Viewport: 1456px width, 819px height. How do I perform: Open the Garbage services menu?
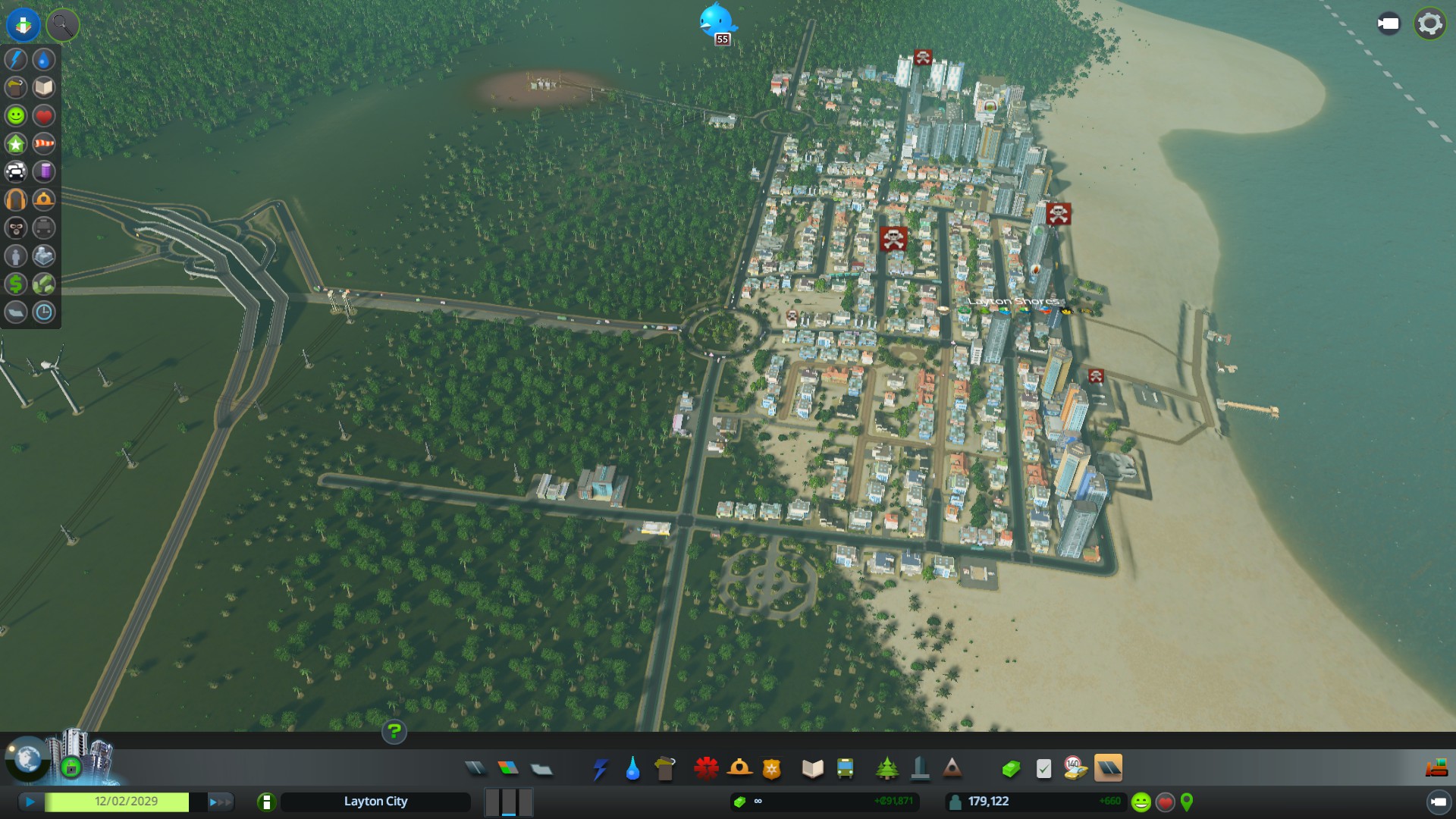(x=664, y=769)
